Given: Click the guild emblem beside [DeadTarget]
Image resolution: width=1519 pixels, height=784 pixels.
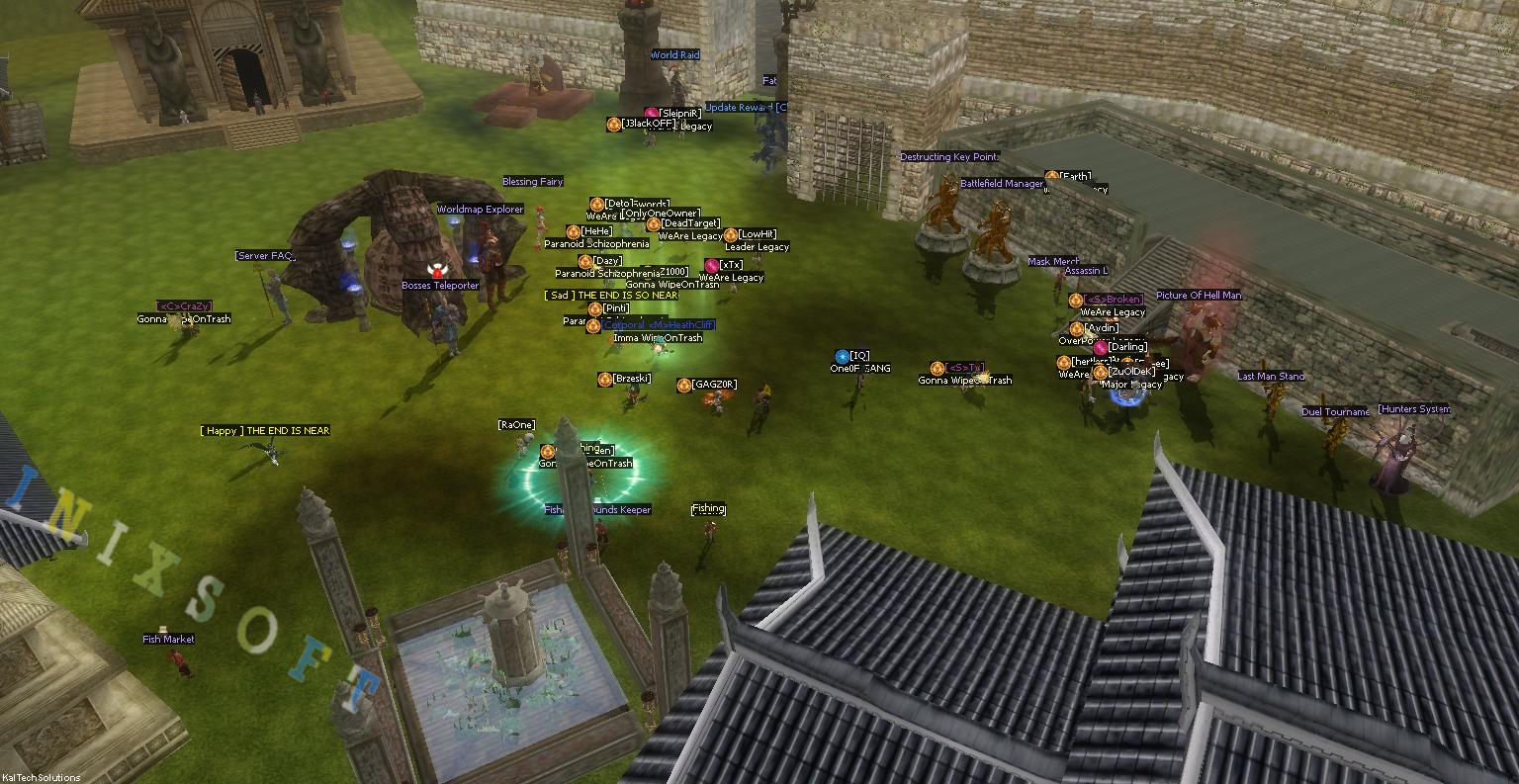Looking at the screenshot, I should coord(653,223).
